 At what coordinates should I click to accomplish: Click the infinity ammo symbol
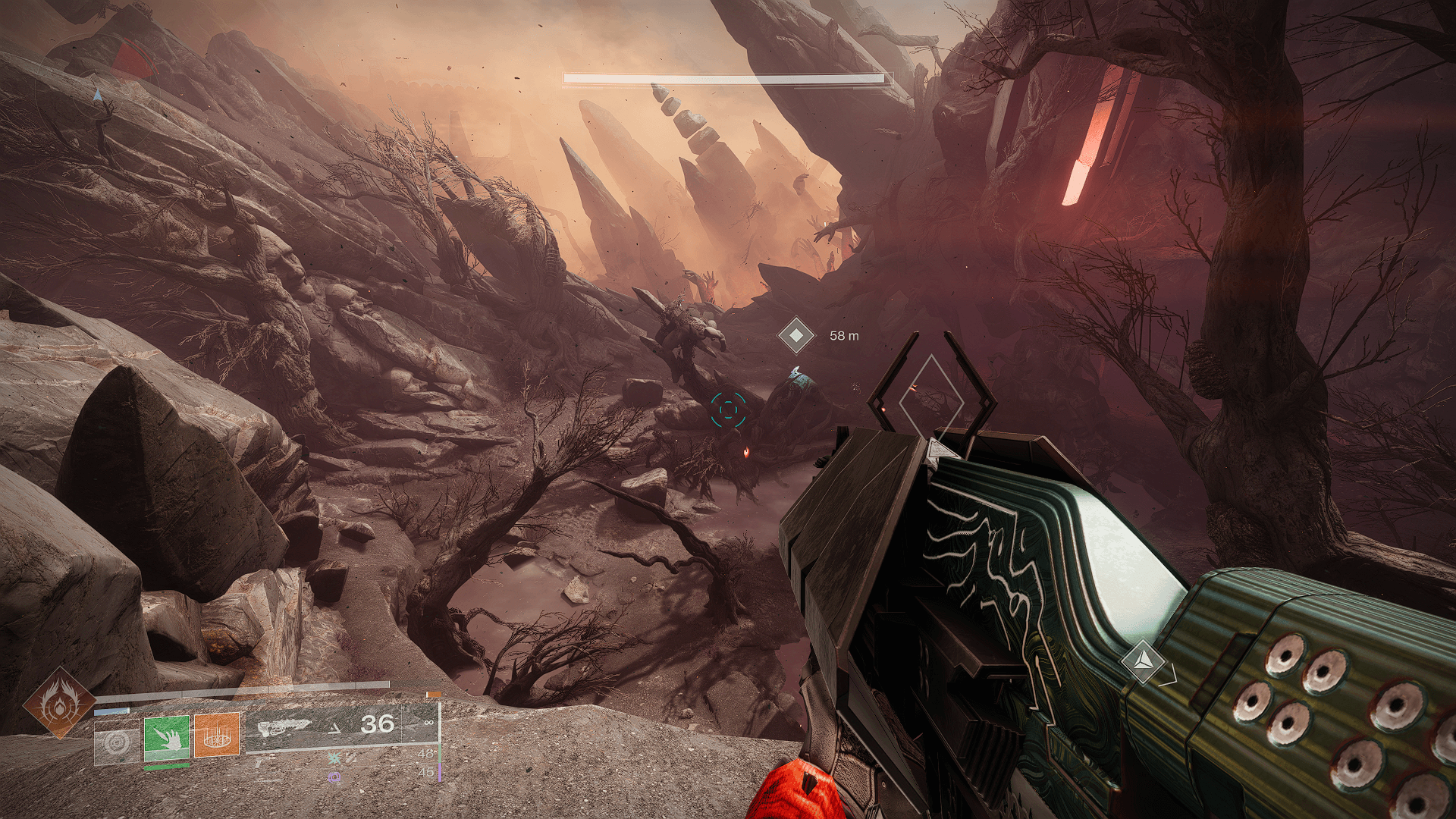click(x=428, y=723)
